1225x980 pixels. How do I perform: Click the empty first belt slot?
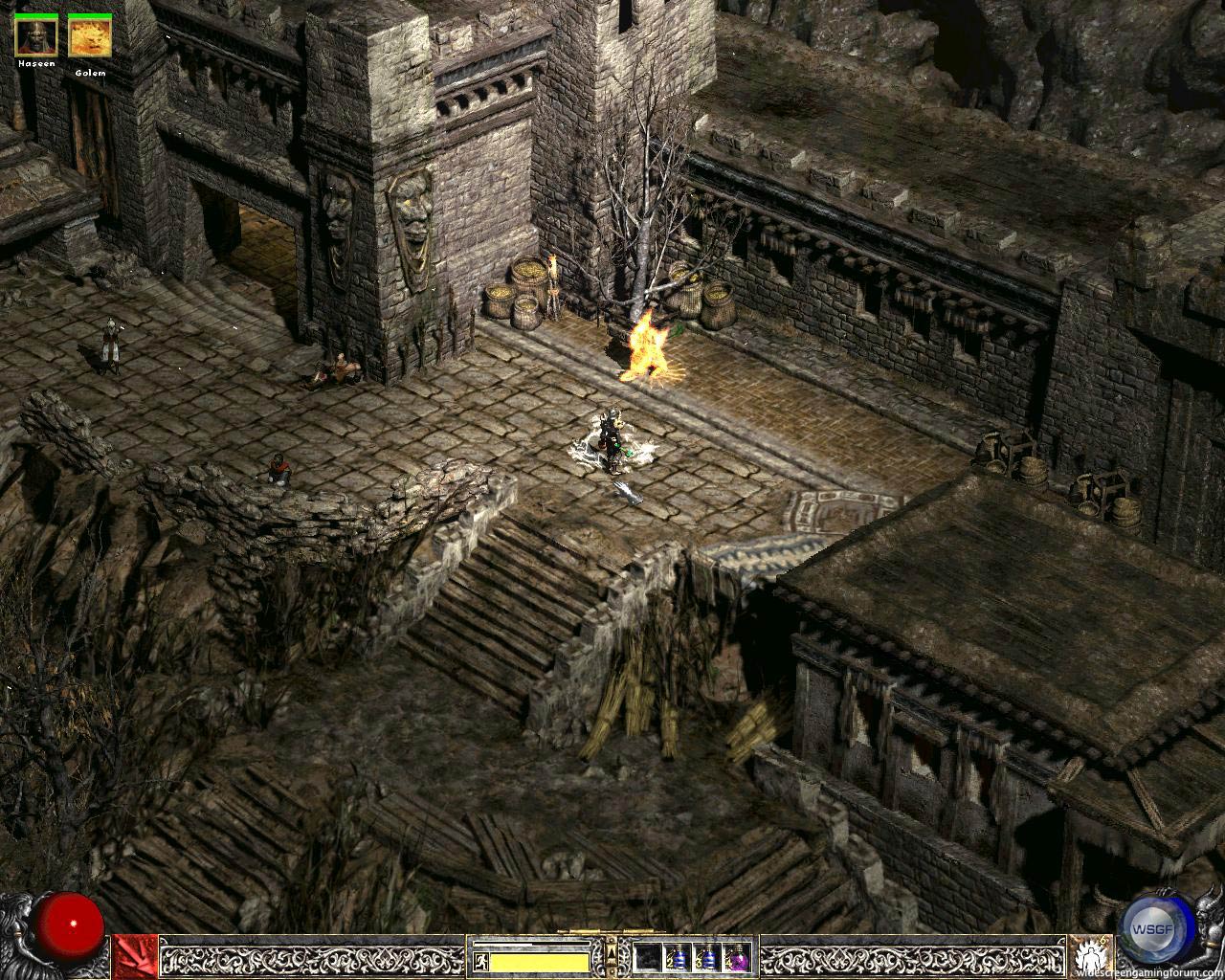pos(647,957)
